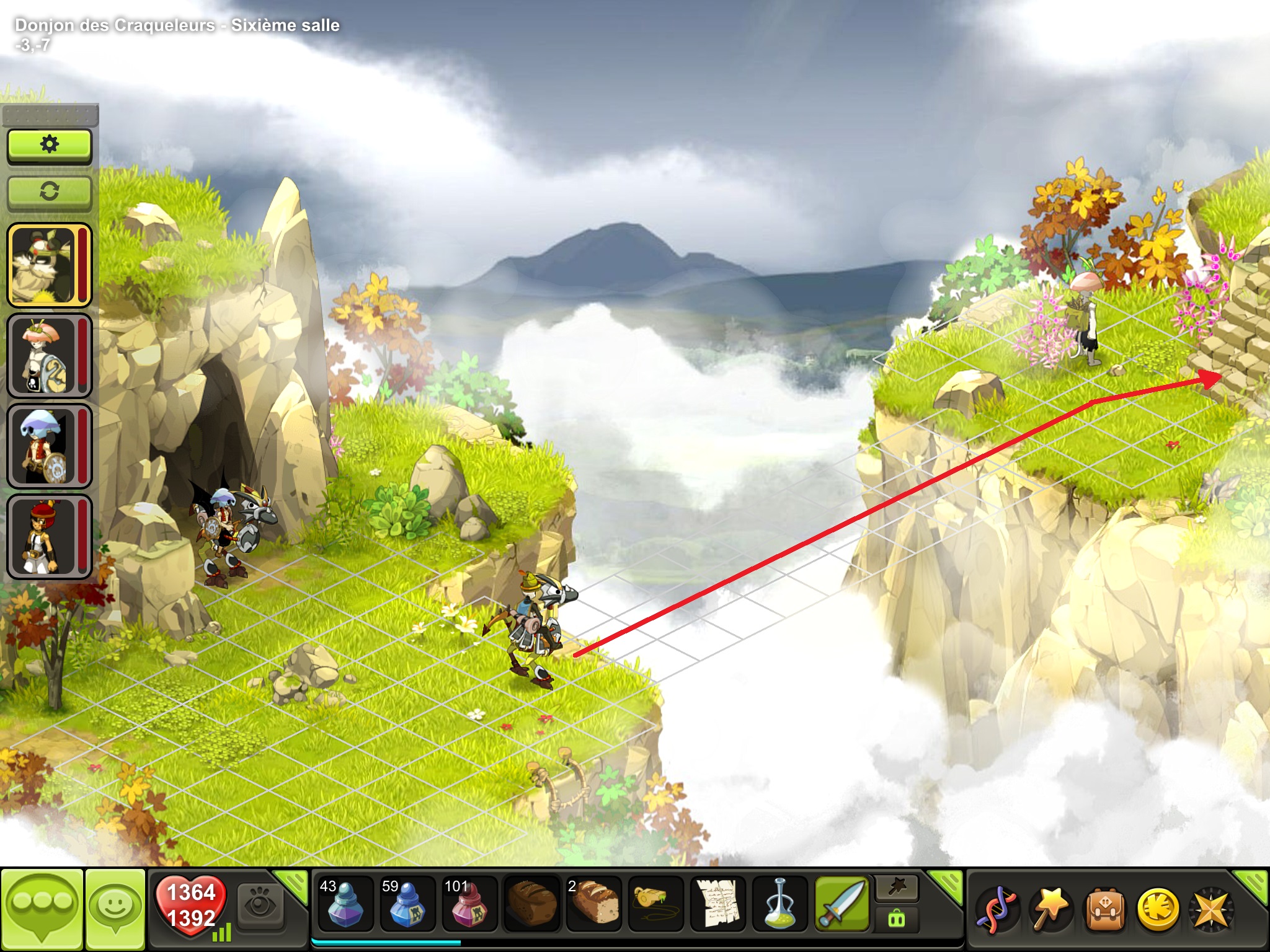The width and height of the screenshot is (1270, 952).
Task: Open the chat speech bubble
Action: (42, 907)
